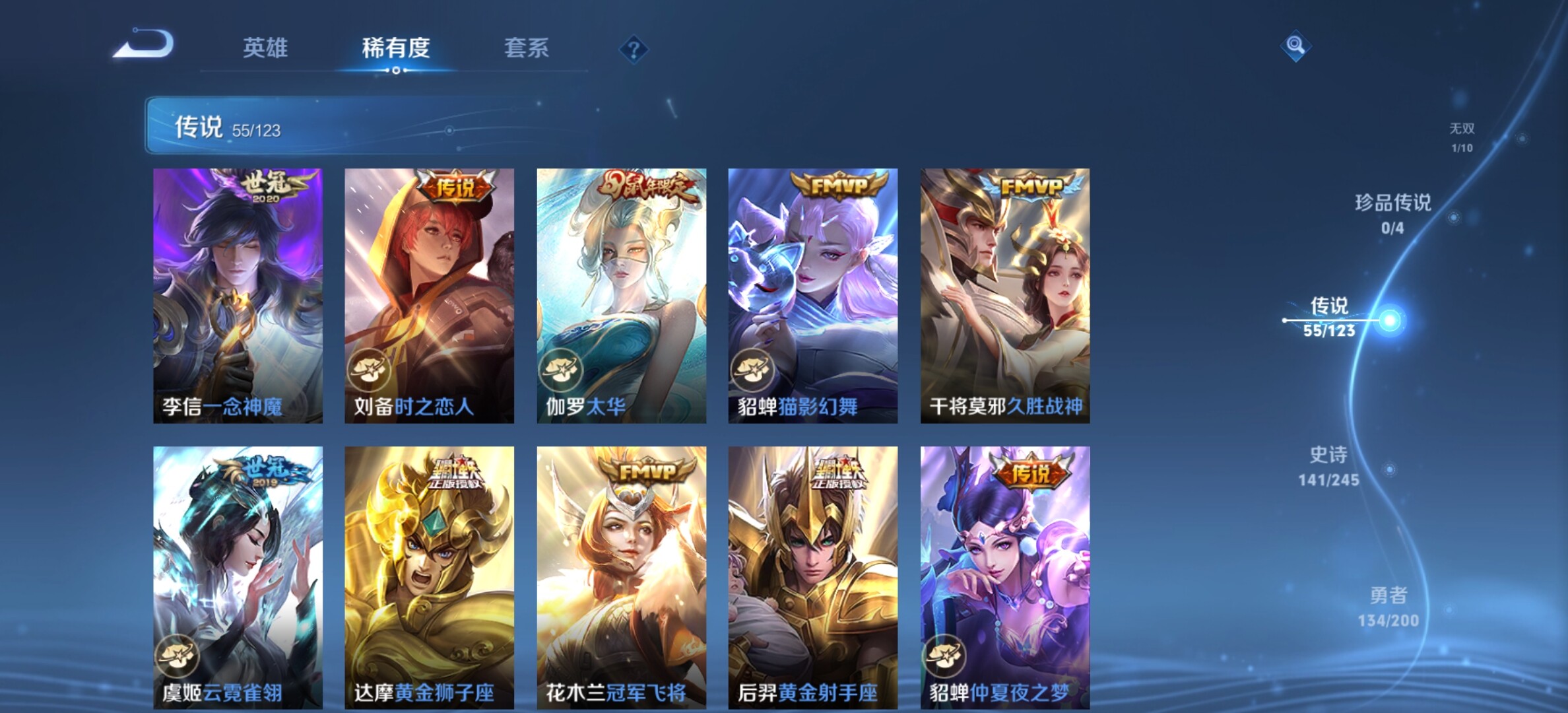This screenshot has height=713, width=1568.
Task: Open the 套系 tab
Action: (x=526, y=48)
